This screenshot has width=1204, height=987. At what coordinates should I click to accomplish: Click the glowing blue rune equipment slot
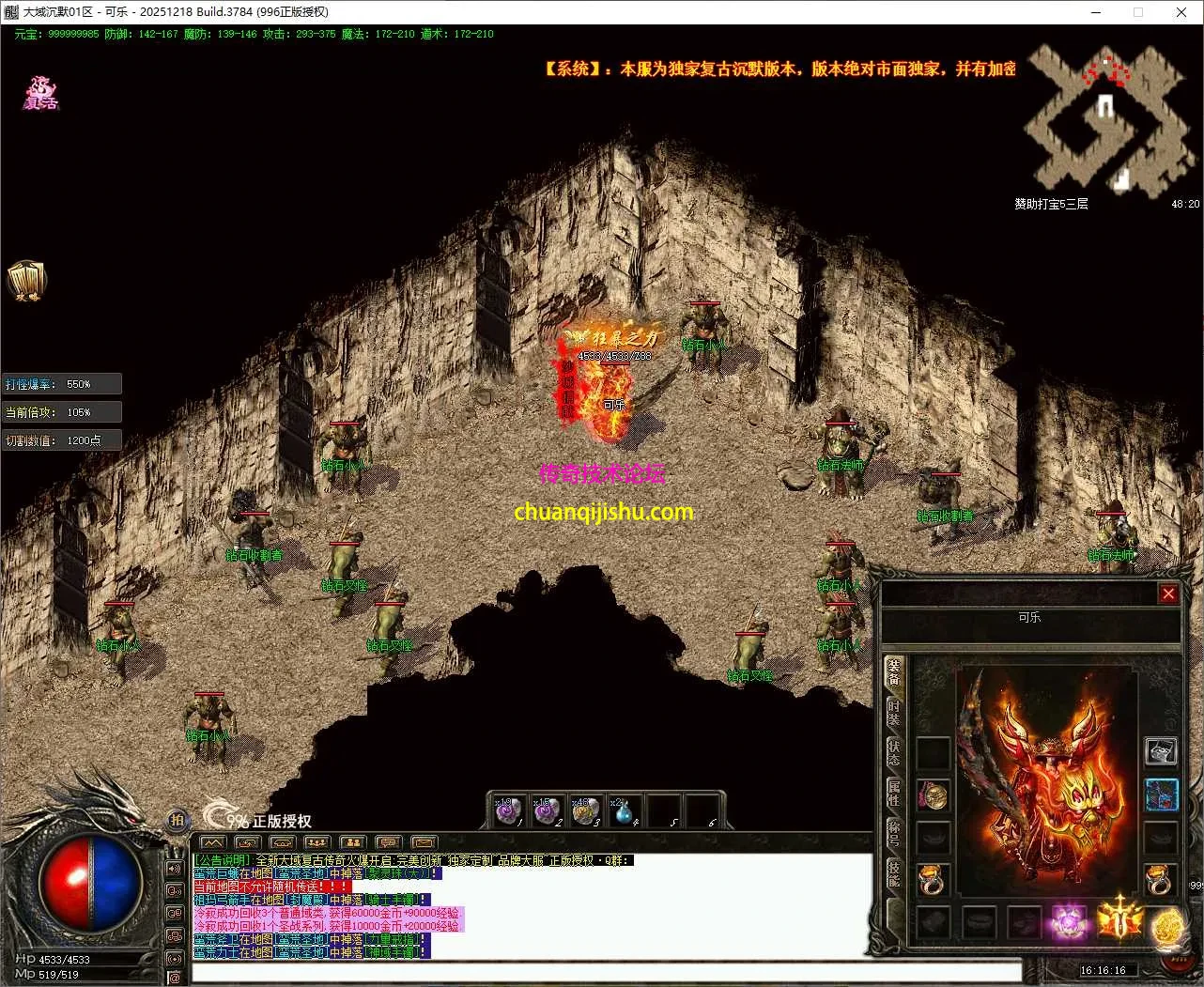1161,795
